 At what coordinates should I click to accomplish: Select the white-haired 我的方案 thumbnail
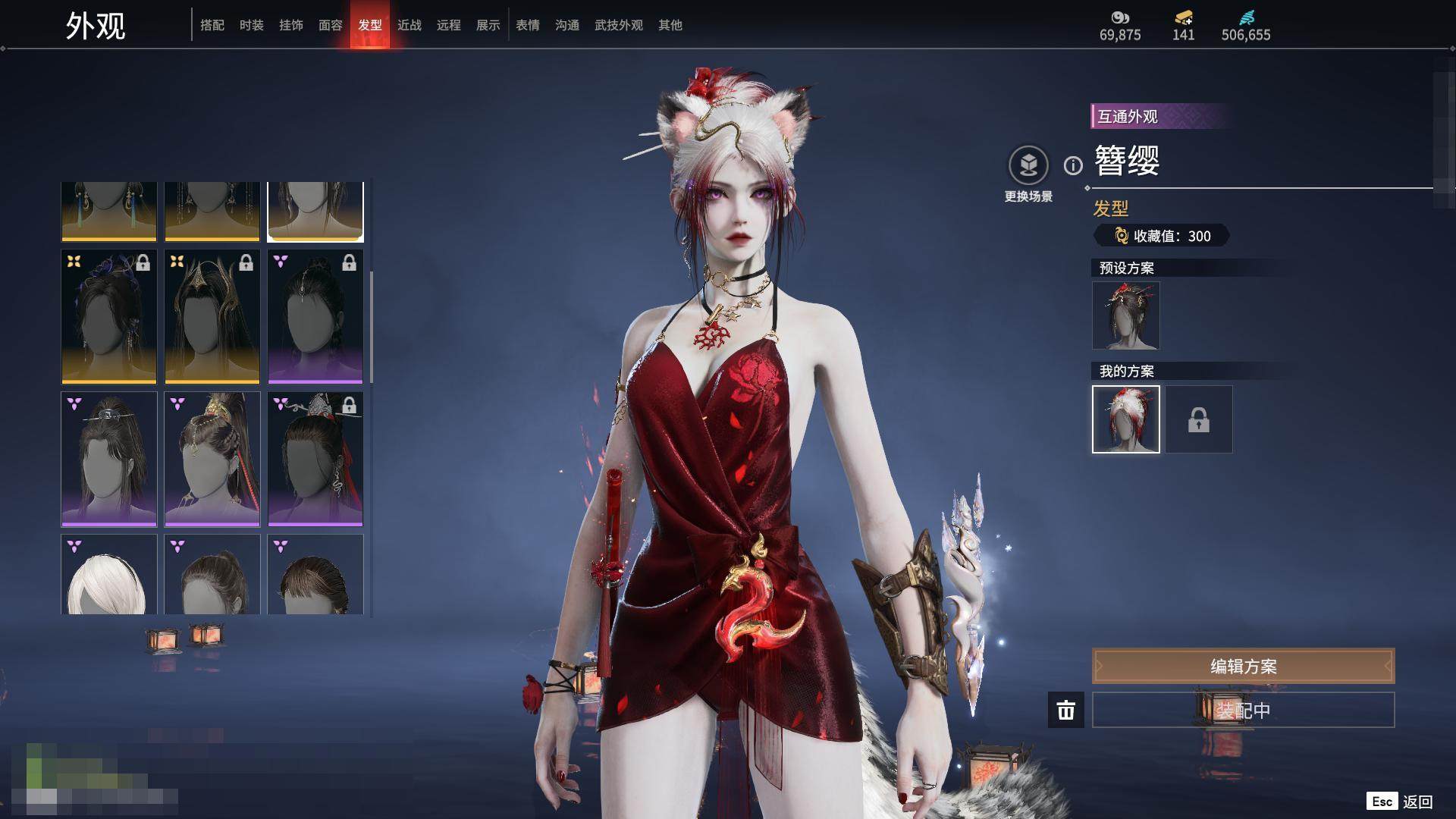1126,419
